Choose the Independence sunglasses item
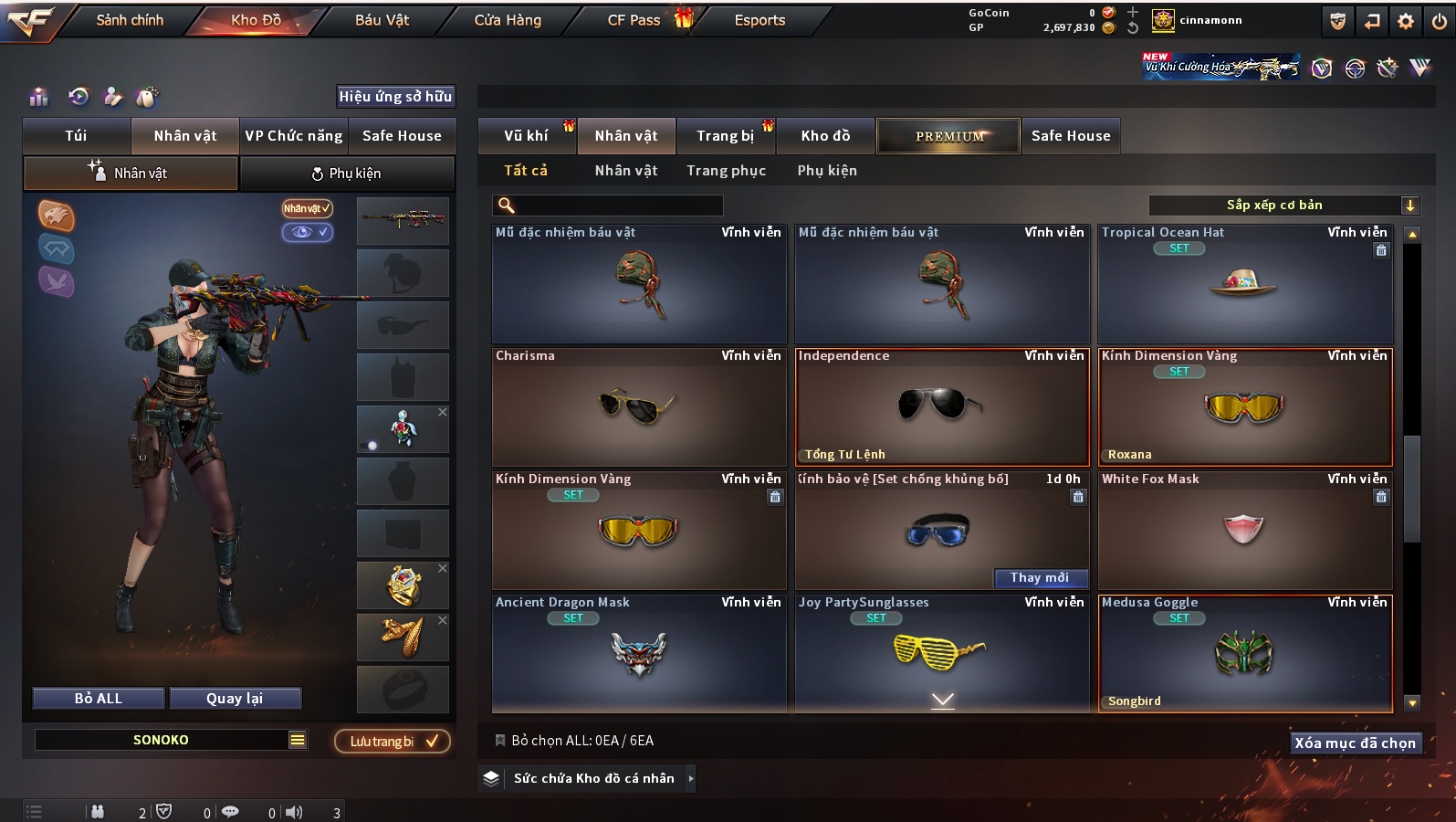The width and height of the screenshot is (1456, 822). (942, 406)
